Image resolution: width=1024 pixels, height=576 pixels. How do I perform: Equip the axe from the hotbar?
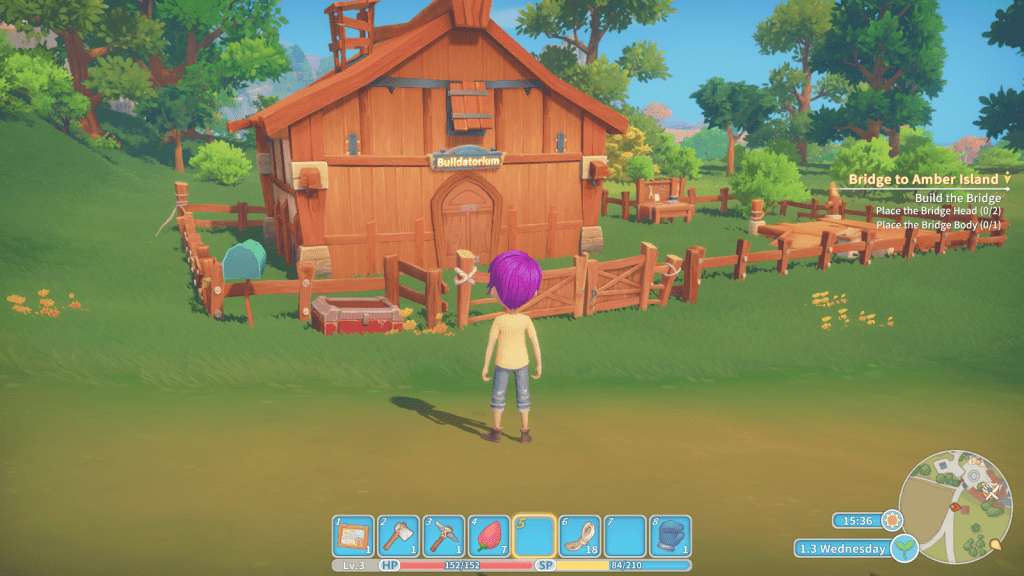pos(397,536)
